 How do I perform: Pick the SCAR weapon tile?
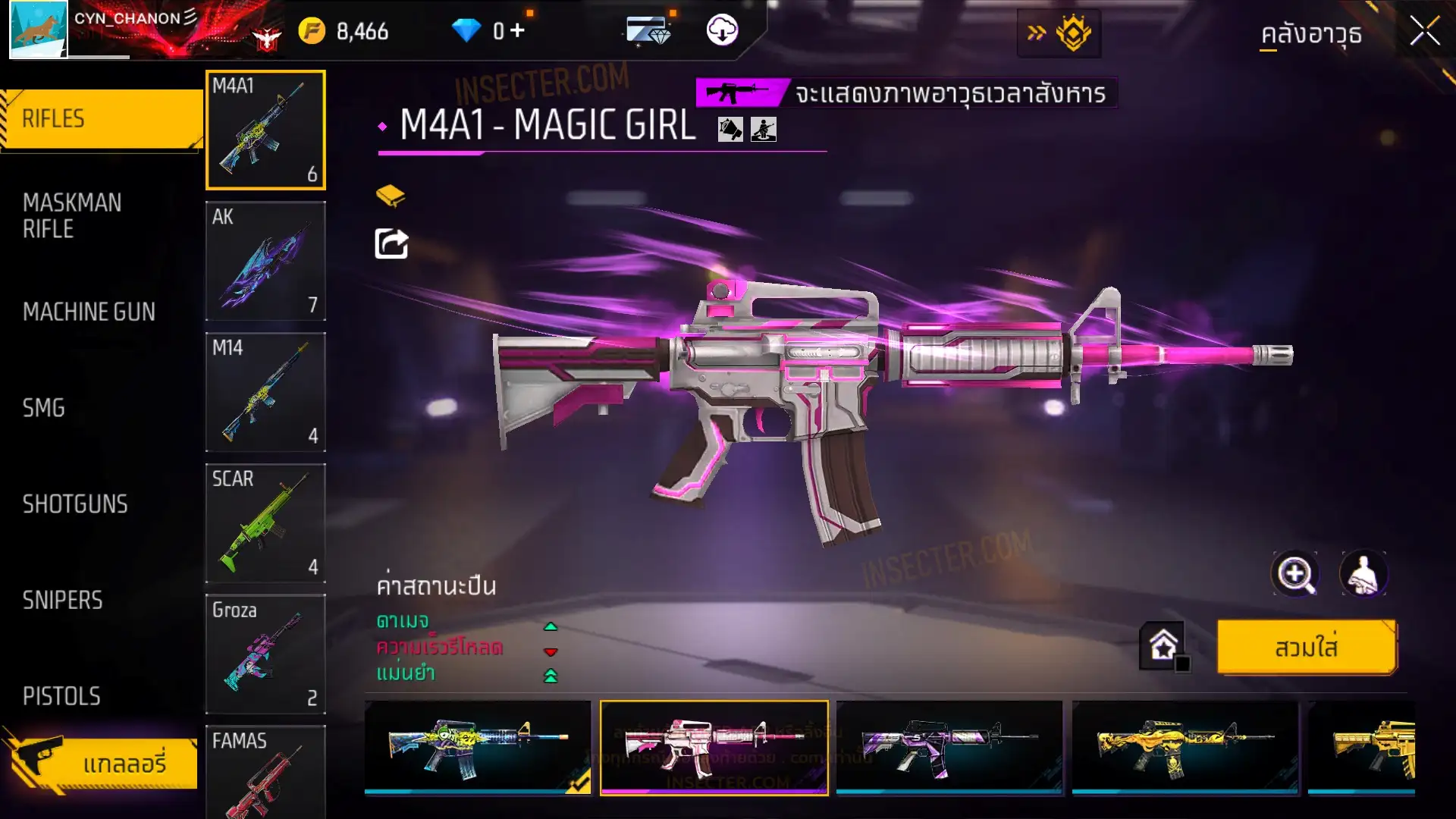(265, 523)
